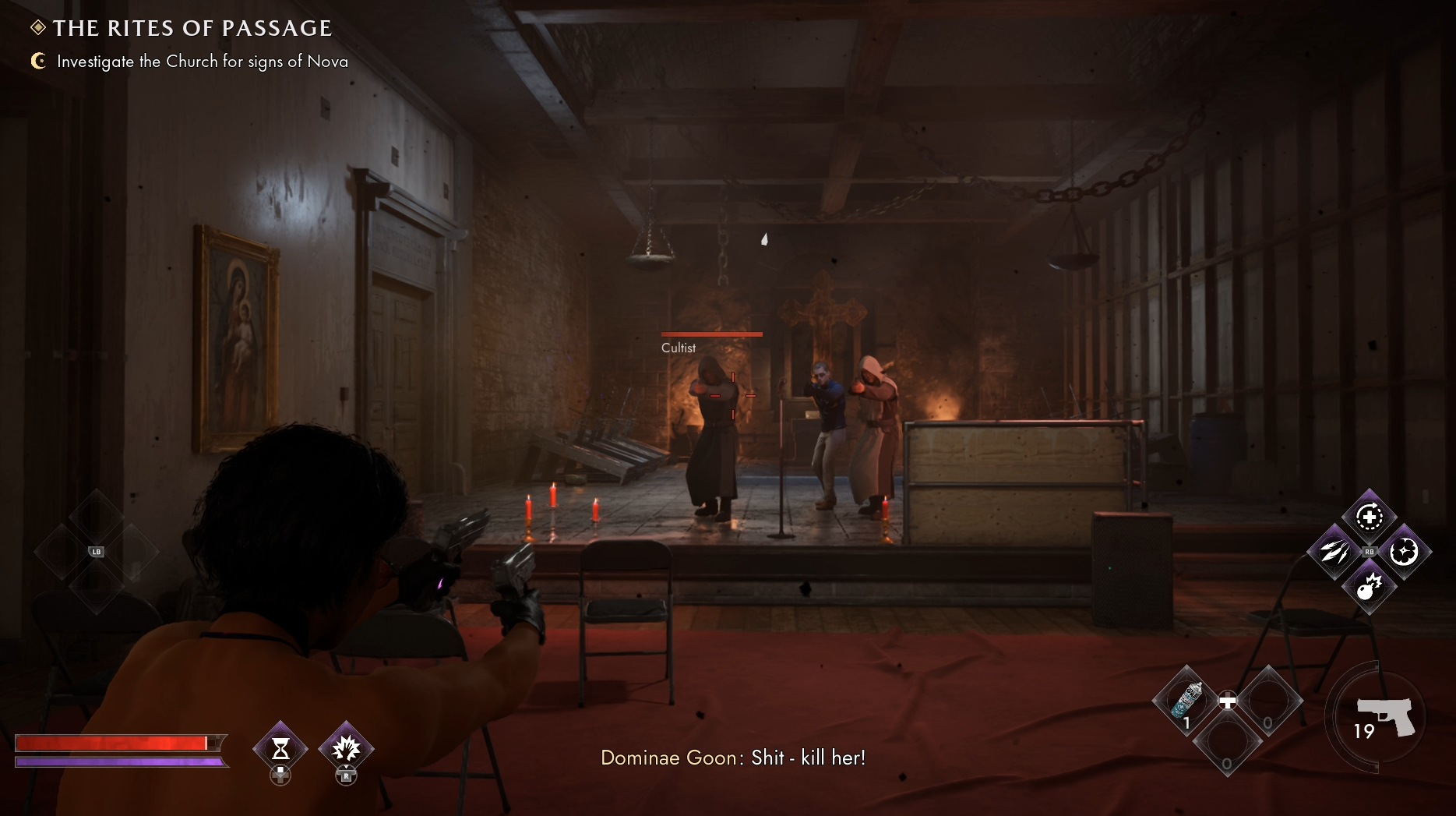Select the equipped pistol weapon icon
The image size is (1456, 816).
[1384, 716]
